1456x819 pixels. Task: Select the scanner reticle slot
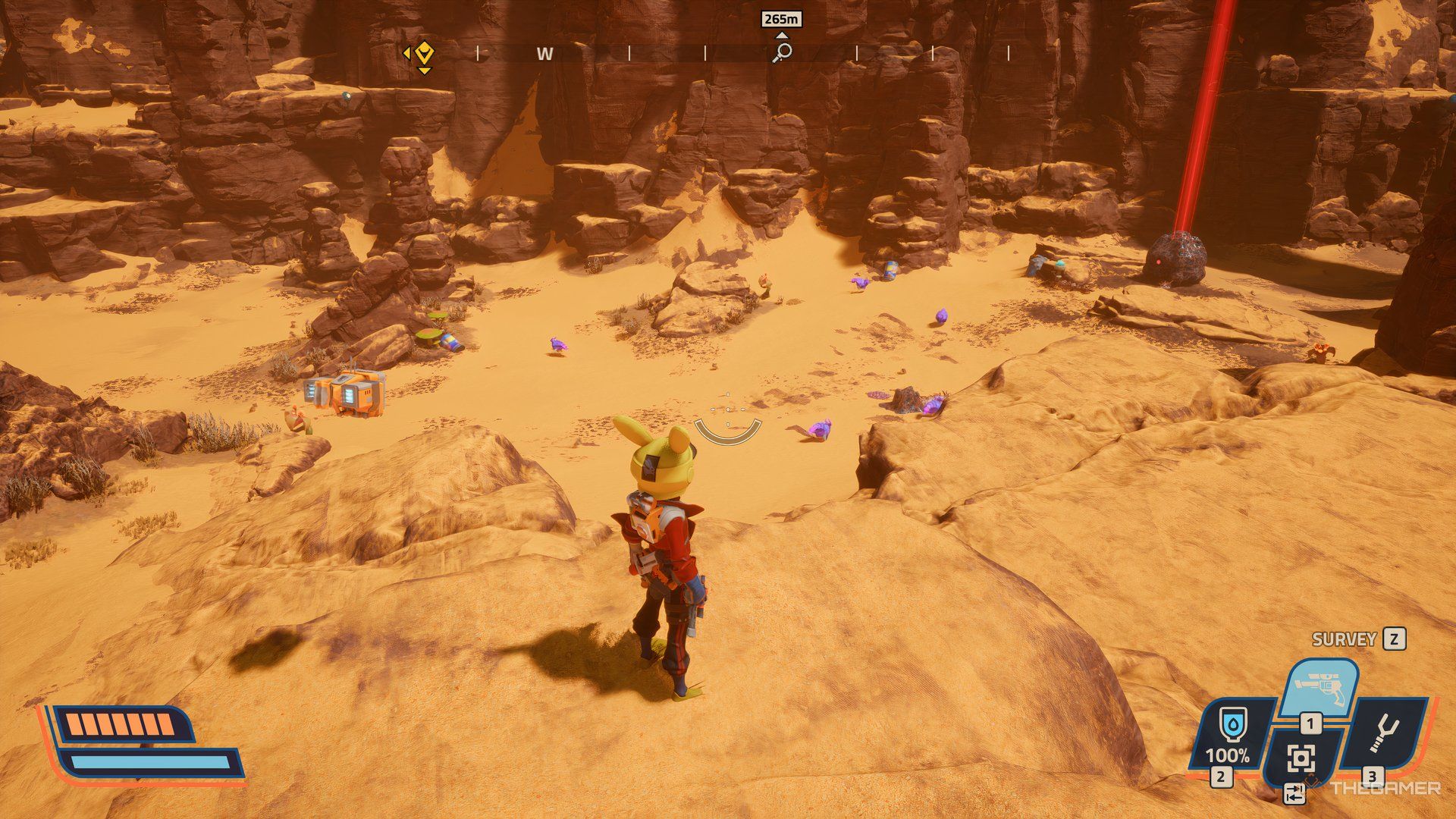(1301, 758)
